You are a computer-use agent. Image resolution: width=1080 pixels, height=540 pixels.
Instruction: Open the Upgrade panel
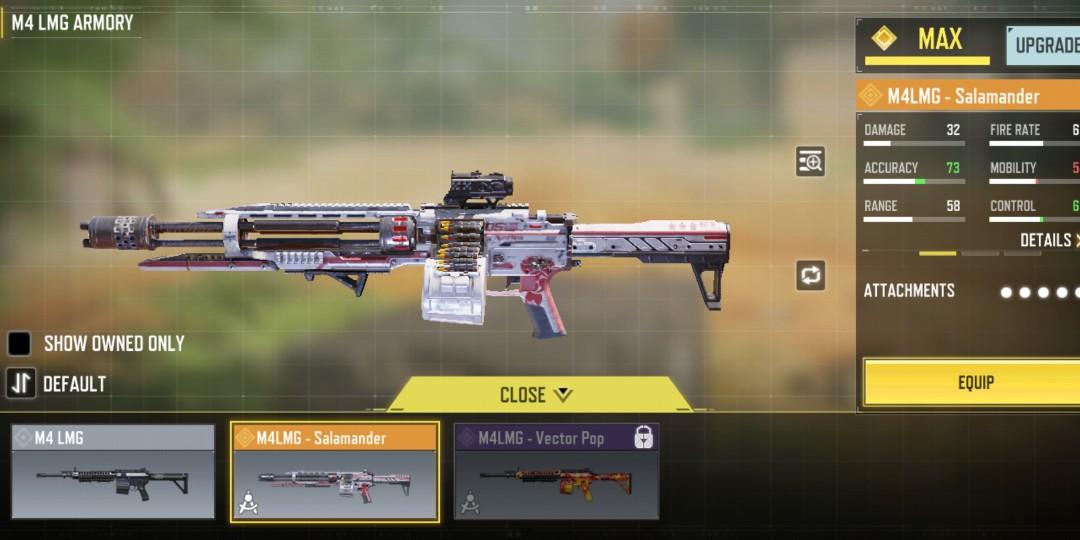coord(1045,45)
